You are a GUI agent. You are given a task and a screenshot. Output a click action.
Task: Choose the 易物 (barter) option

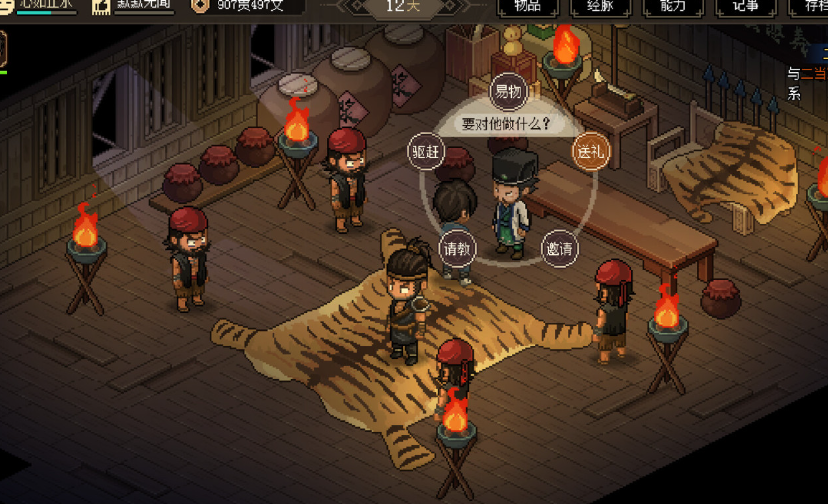[x=508, y=92]
